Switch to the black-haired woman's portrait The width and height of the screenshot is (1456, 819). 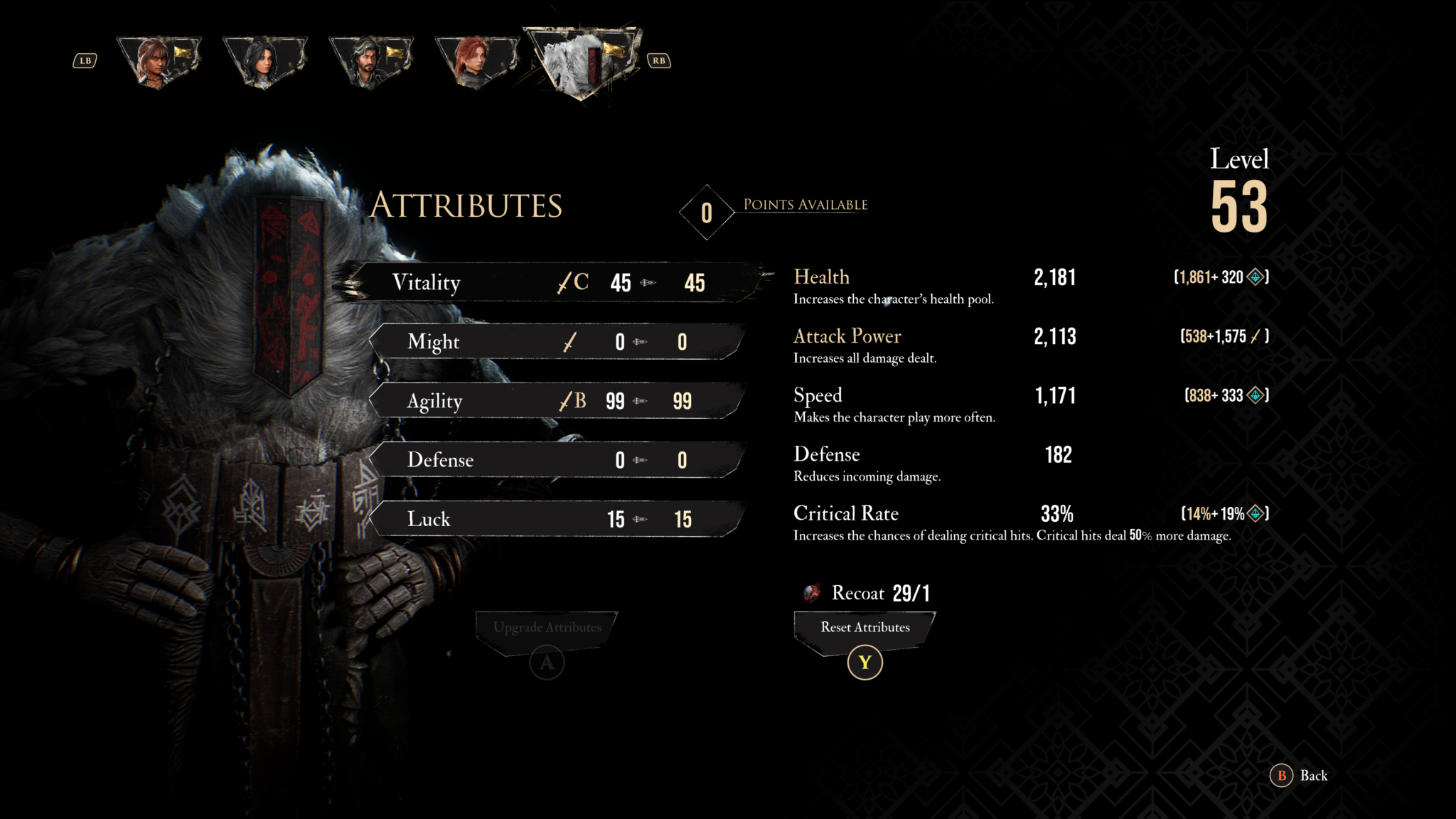point(263,62)
